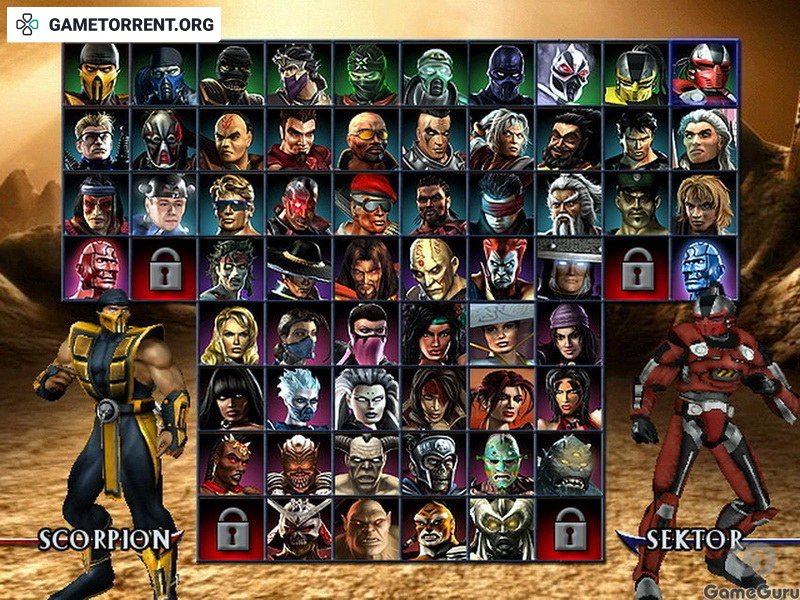
Task: Choose Sub-Zero's blue masked portrait
Action: 164,73
